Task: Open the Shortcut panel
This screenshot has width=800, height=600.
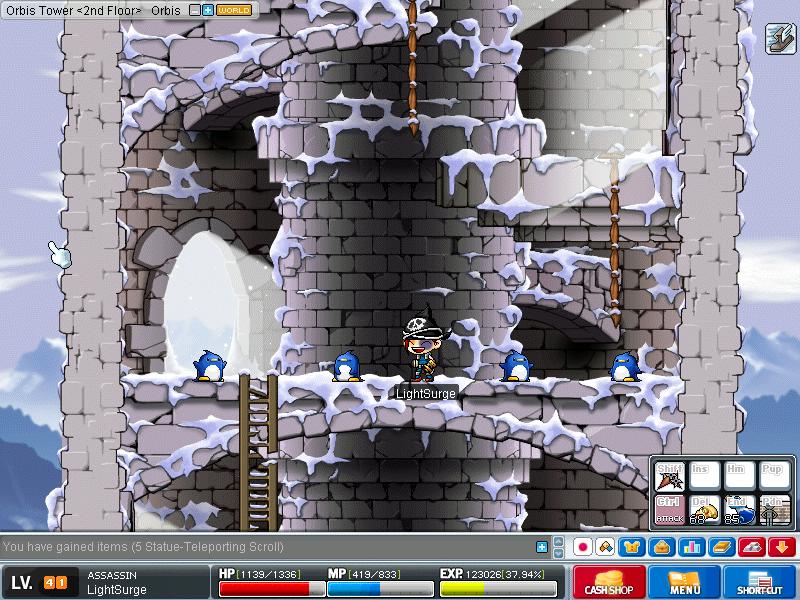Action: click(759, 582)
